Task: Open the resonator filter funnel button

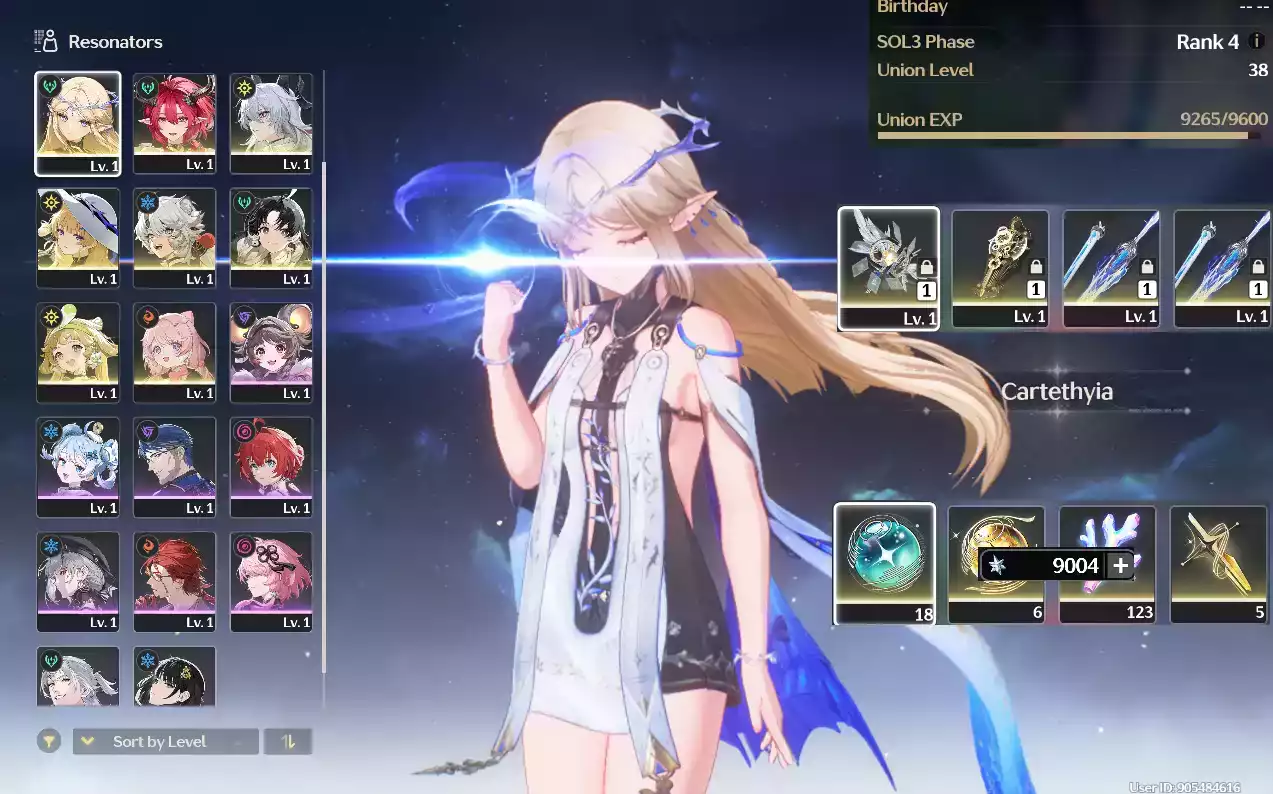Action: click(x=48, y=741)
